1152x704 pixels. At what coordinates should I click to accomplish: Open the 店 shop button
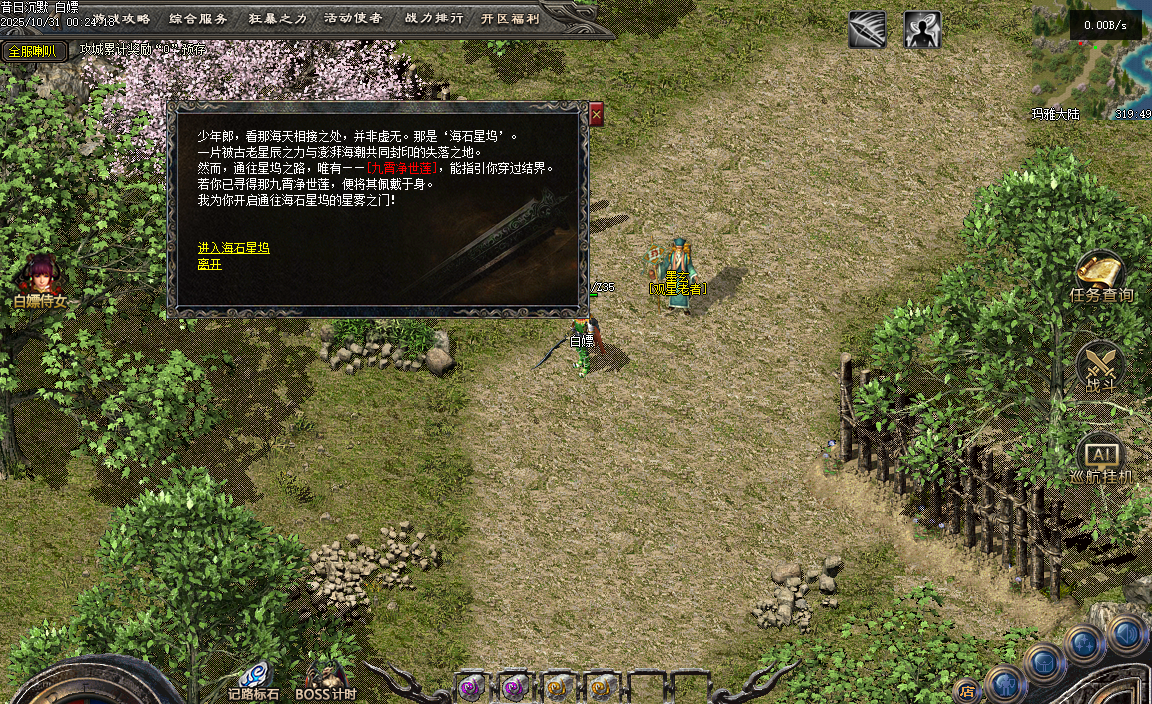(967, 689)
